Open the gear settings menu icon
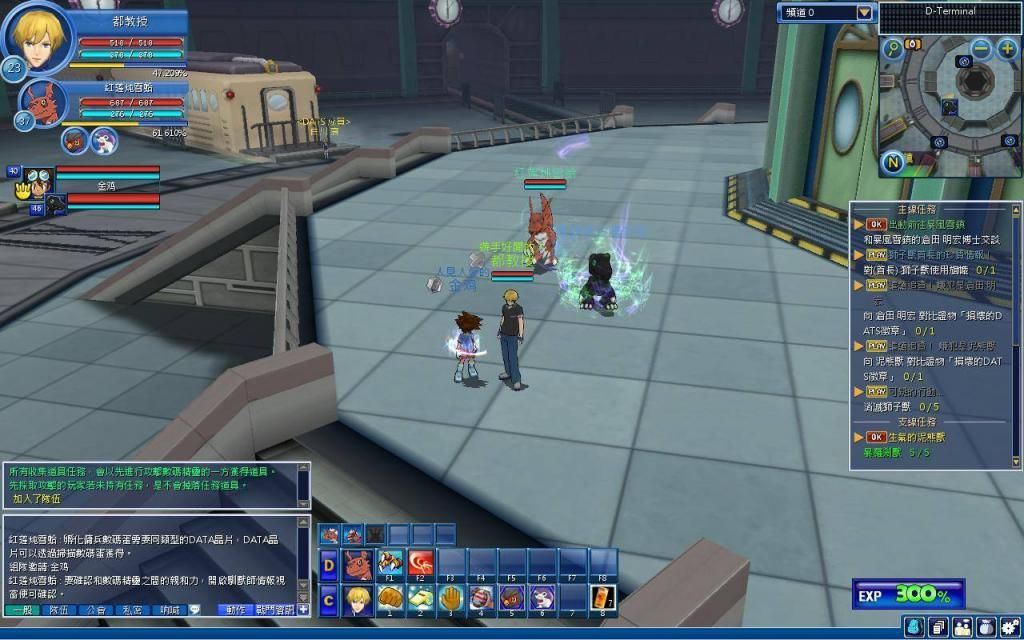The image size is (1024, 640). tap(1008, 627)
